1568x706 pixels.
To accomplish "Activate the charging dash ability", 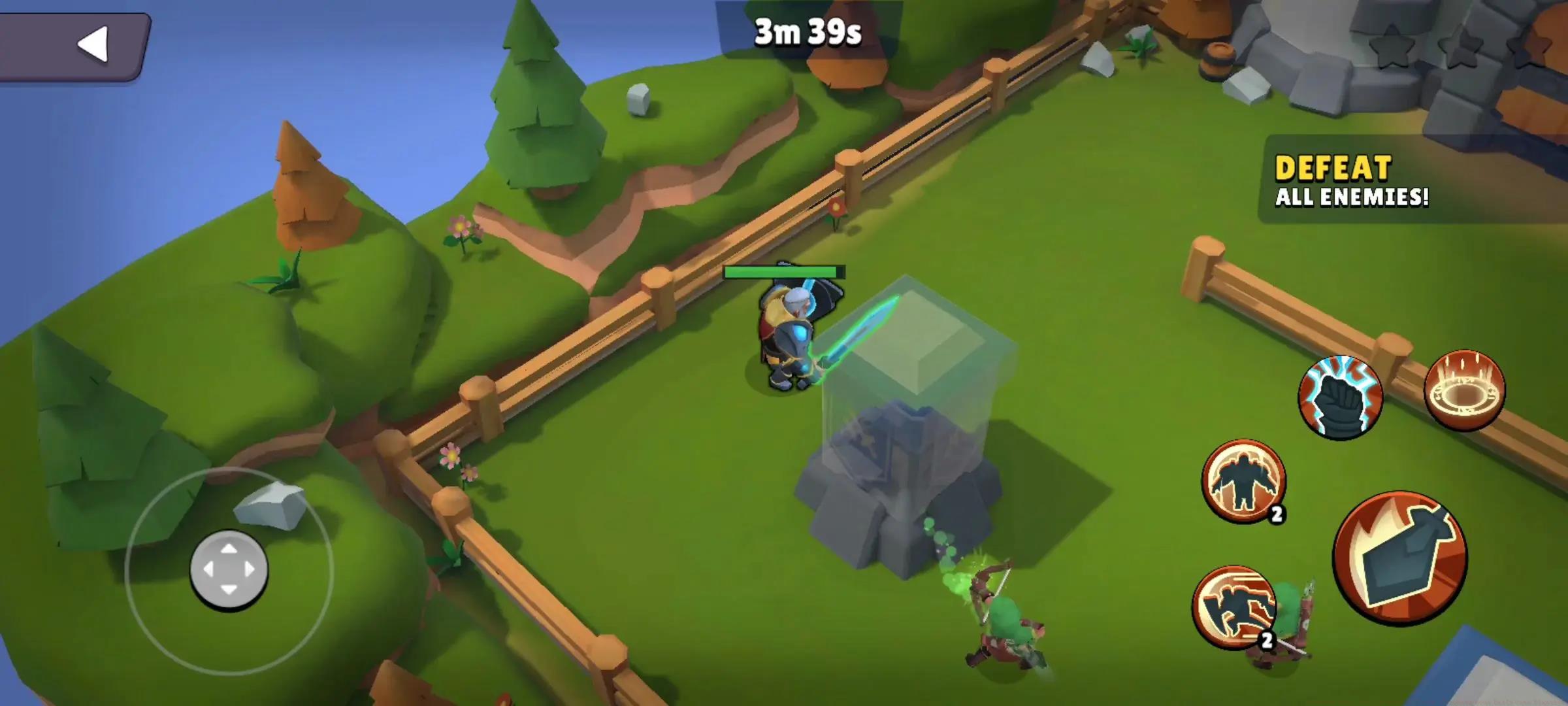I will (x=1233, y=607).
